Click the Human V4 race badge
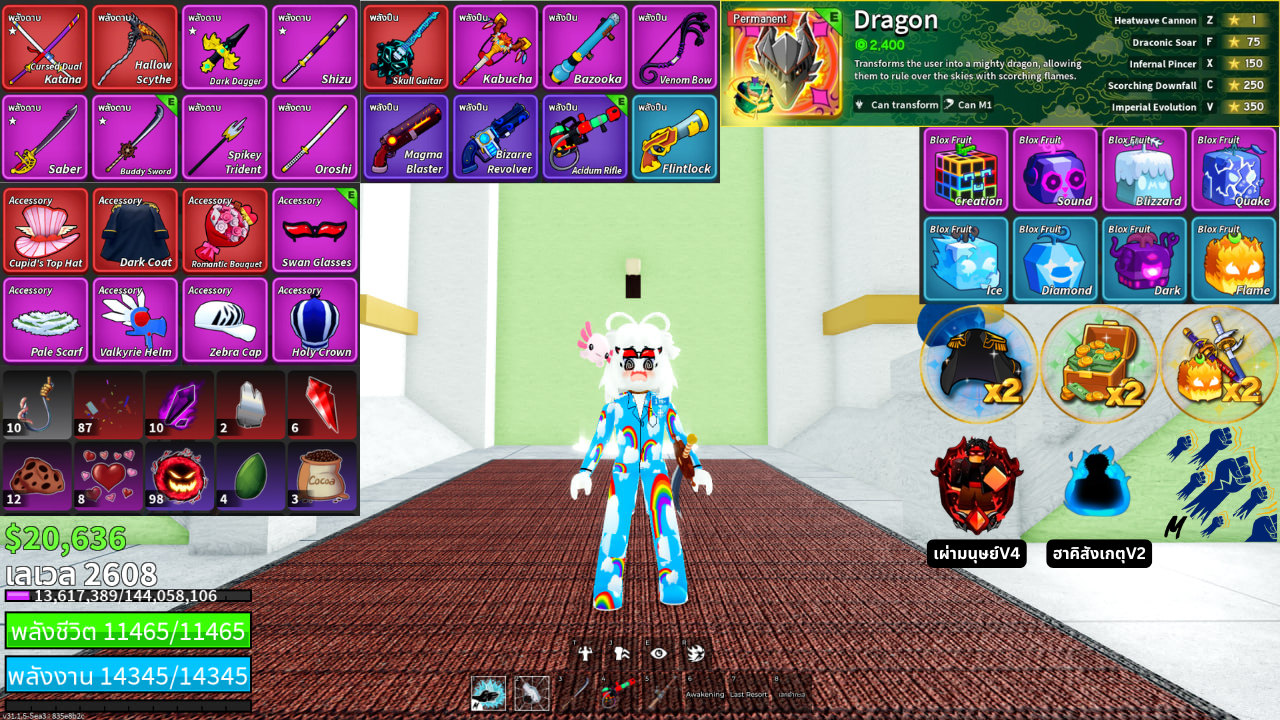The image size is (1280, 720). [978, 483]
